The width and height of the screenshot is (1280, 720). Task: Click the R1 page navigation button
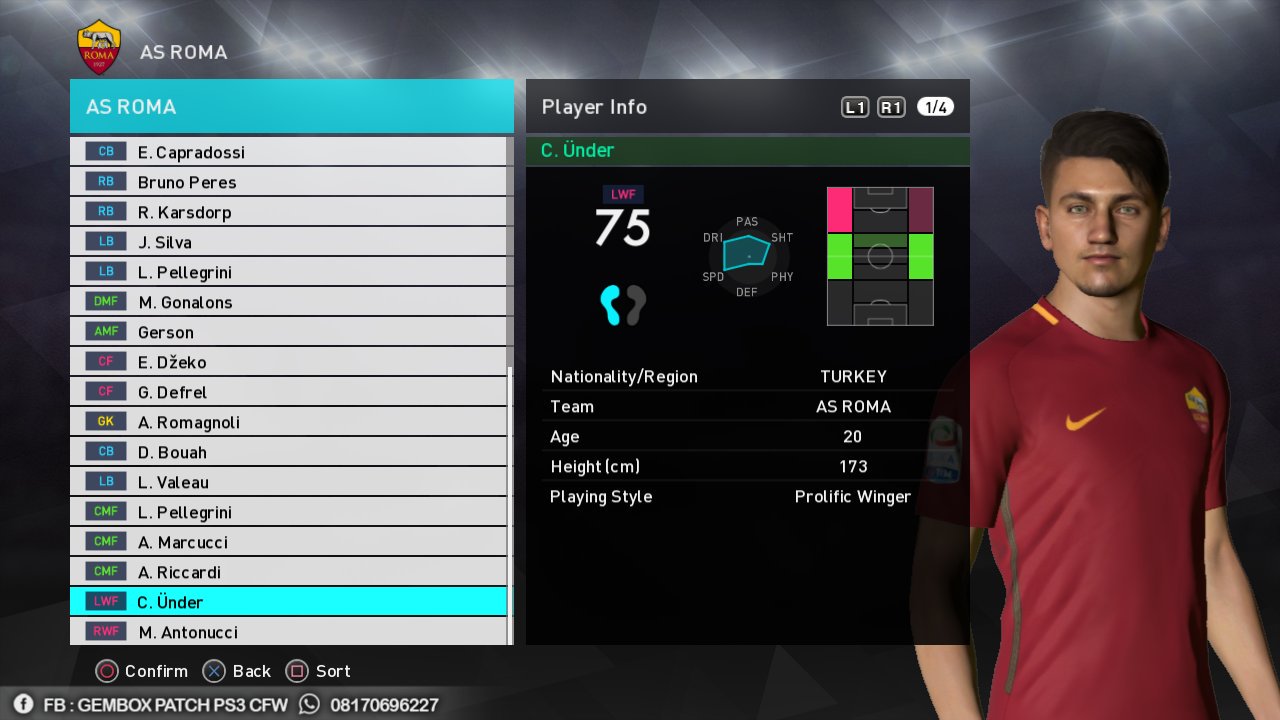click(x=891, y=106)
